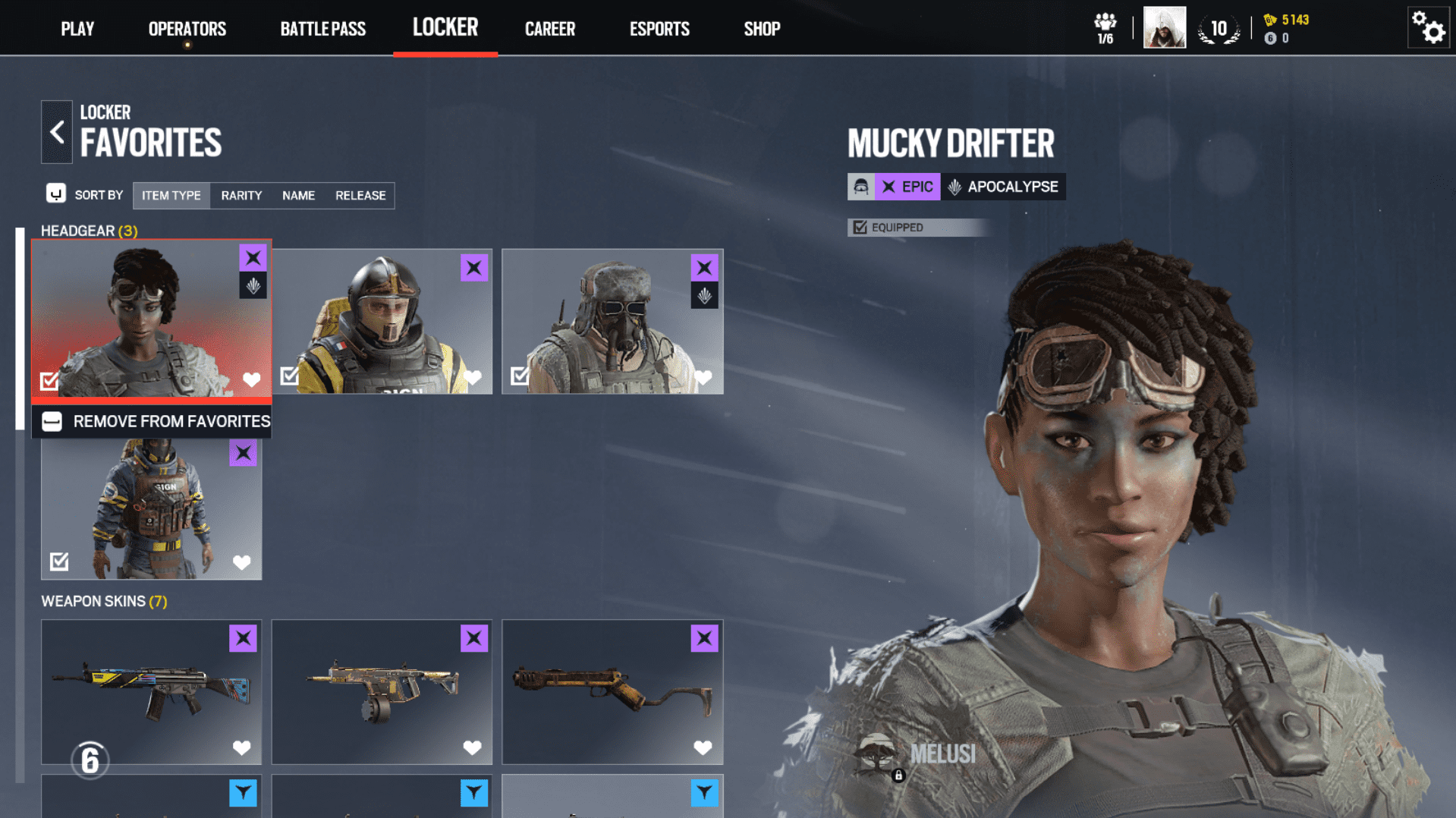1456x818 pixels.
Task: Open settings via the gear icon
Action: click(x=1428, y=29)
